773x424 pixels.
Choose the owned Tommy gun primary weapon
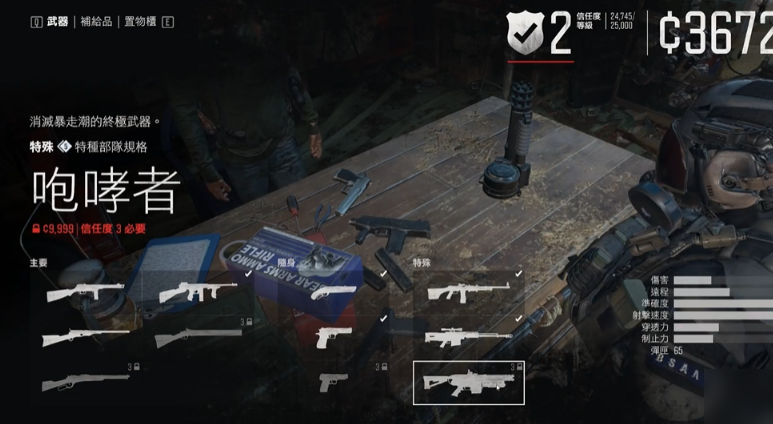pyautogui.click(x=198, y=292)
